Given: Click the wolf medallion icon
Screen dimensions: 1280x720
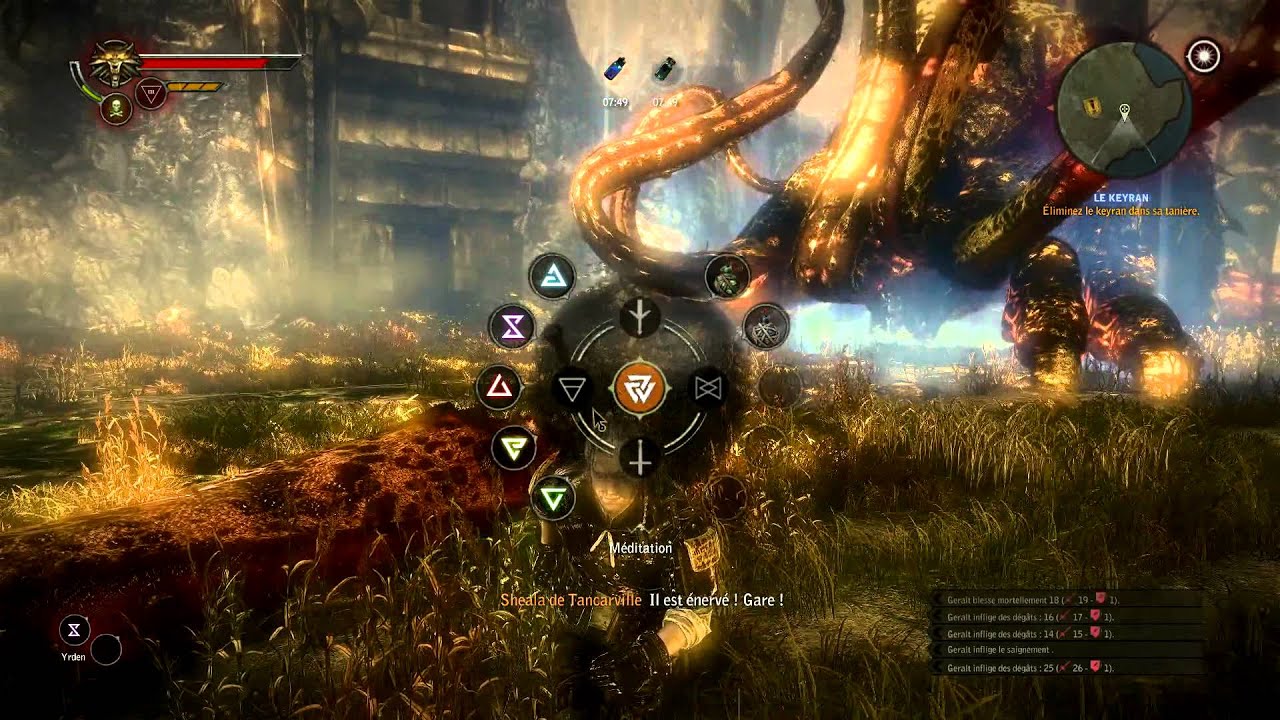Looking at the screenshot, I should [x=116, y=64].
